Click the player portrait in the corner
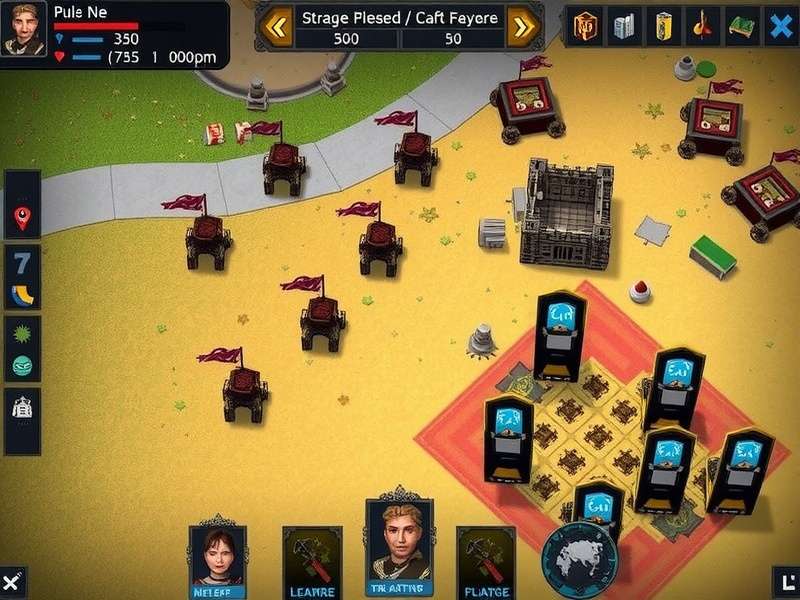The height and width of the screenshot is (600, 800). point(24,29)
